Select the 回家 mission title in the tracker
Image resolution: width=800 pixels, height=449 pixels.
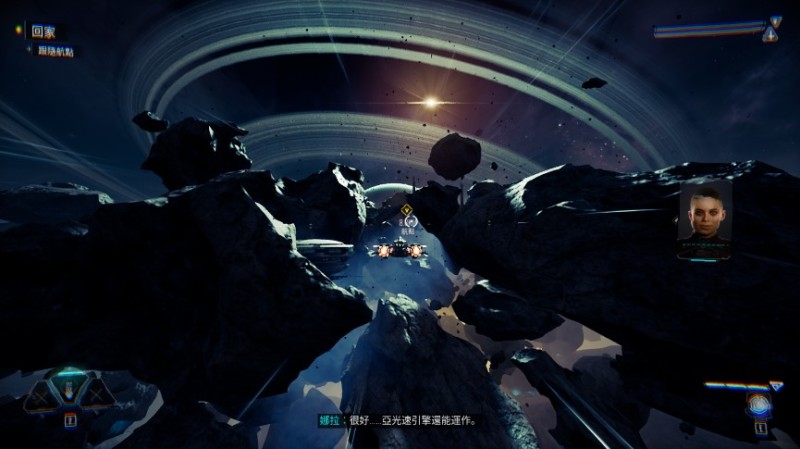42,32
